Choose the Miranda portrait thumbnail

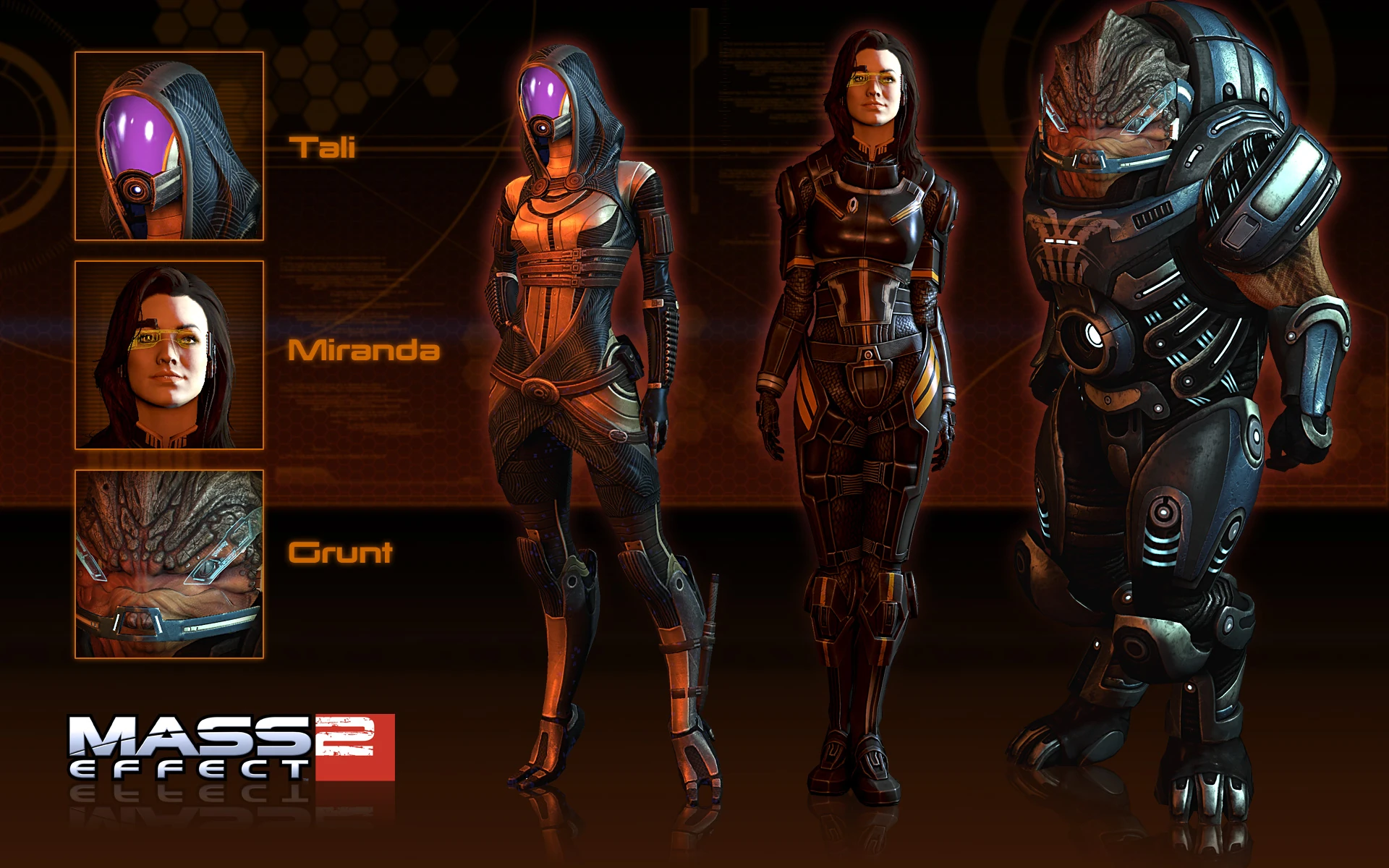(x=169, y=355)
